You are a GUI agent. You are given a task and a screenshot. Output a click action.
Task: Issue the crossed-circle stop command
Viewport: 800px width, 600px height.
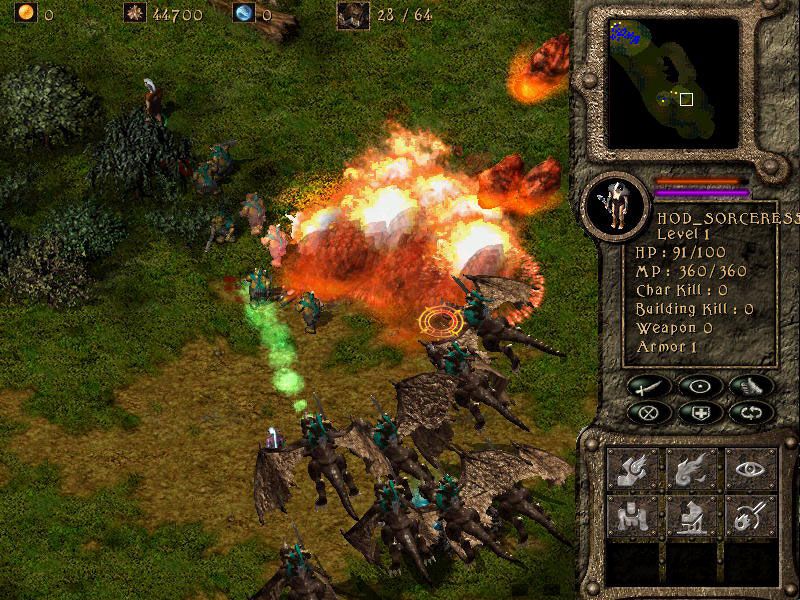[649, 412]
